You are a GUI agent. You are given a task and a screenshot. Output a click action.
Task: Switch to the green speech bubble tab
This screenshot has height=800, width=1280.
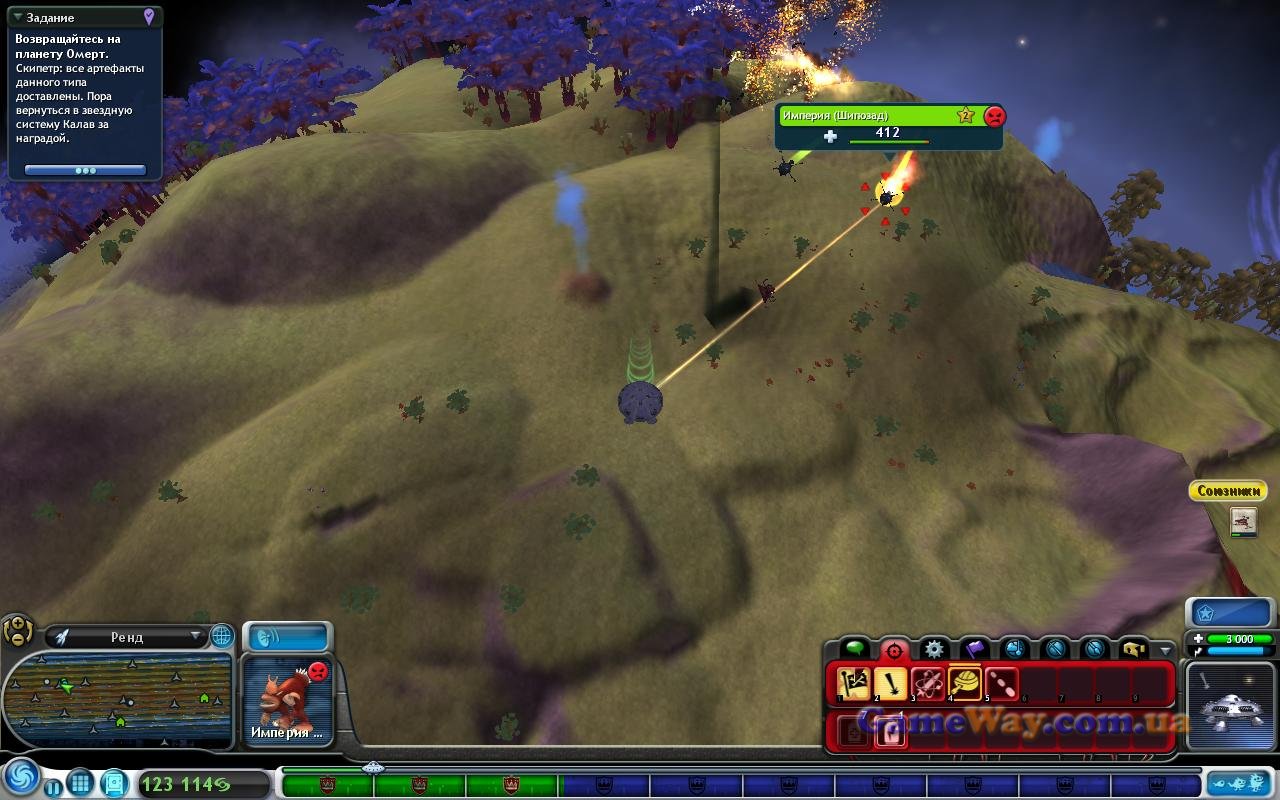point(853,649)
